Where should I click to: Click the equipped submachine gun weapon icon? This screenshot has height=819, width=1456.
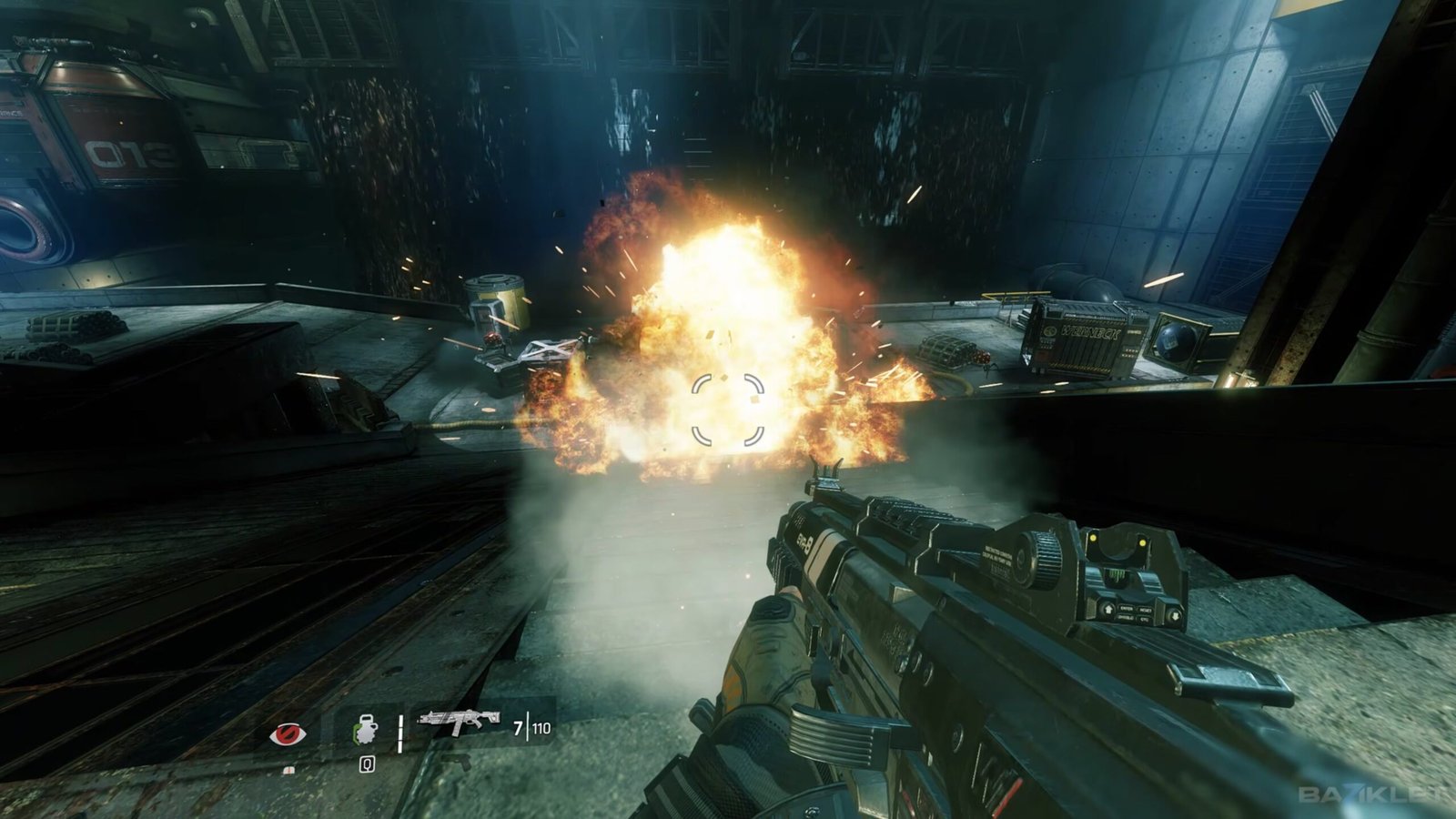(459, 723)
